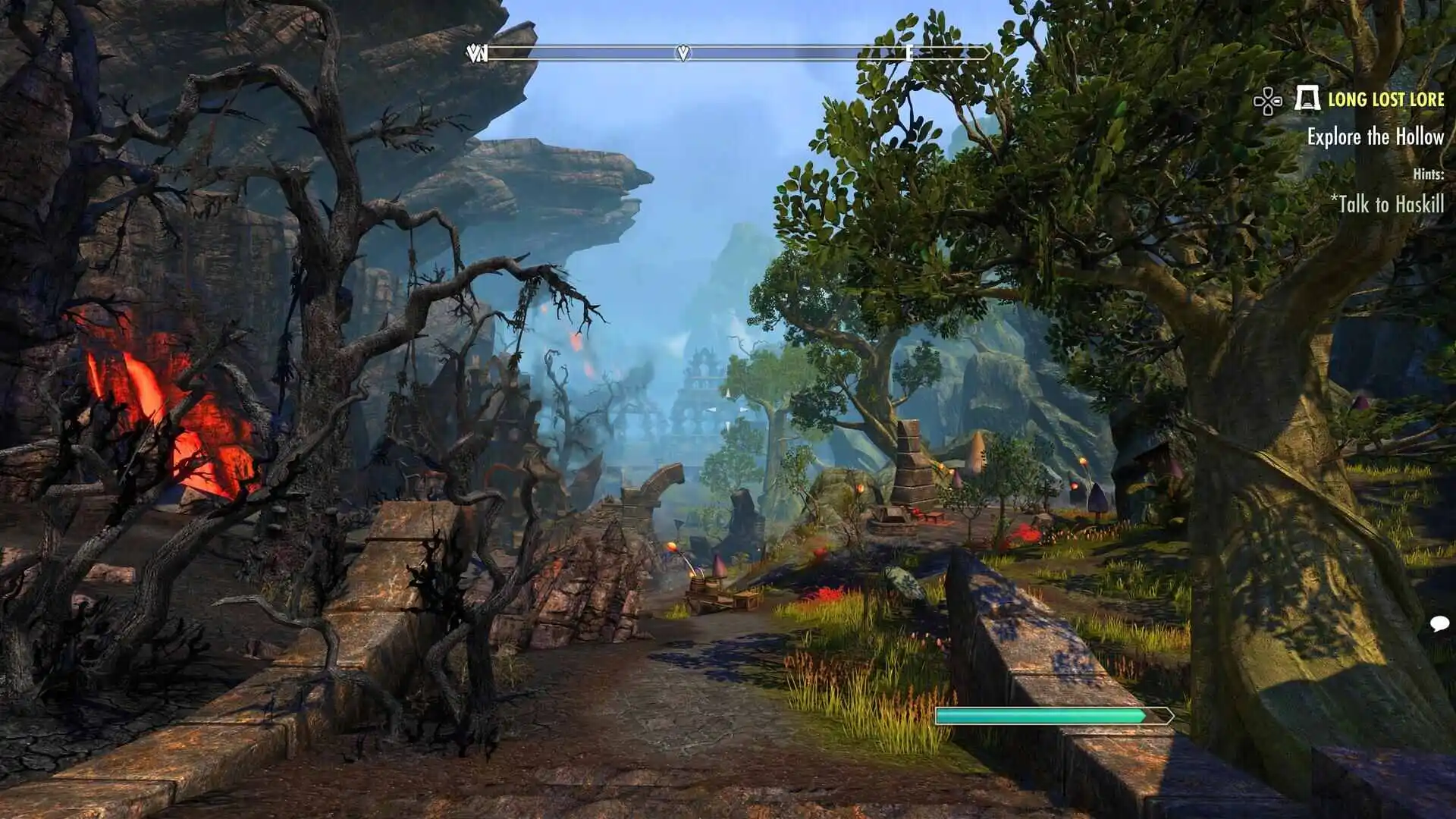The height and width of the screenshot is (819, 1456).
Task: Select the quest direction pointer on the compass
Action: click(x=683, y=53)
